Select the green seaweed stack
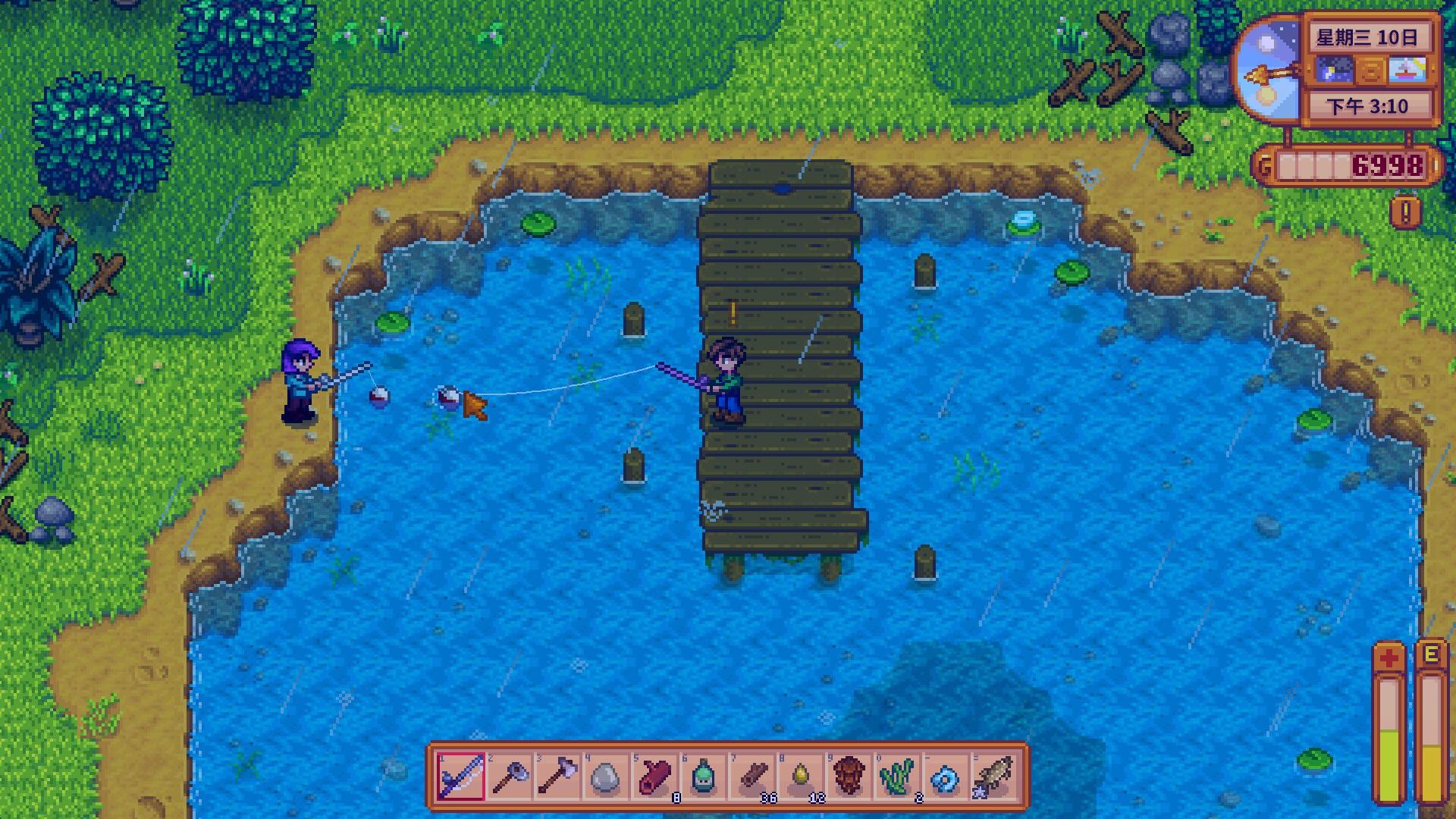Image resolution: width=1456 pixels, height=819 pixels. click(x=896, y=777)
